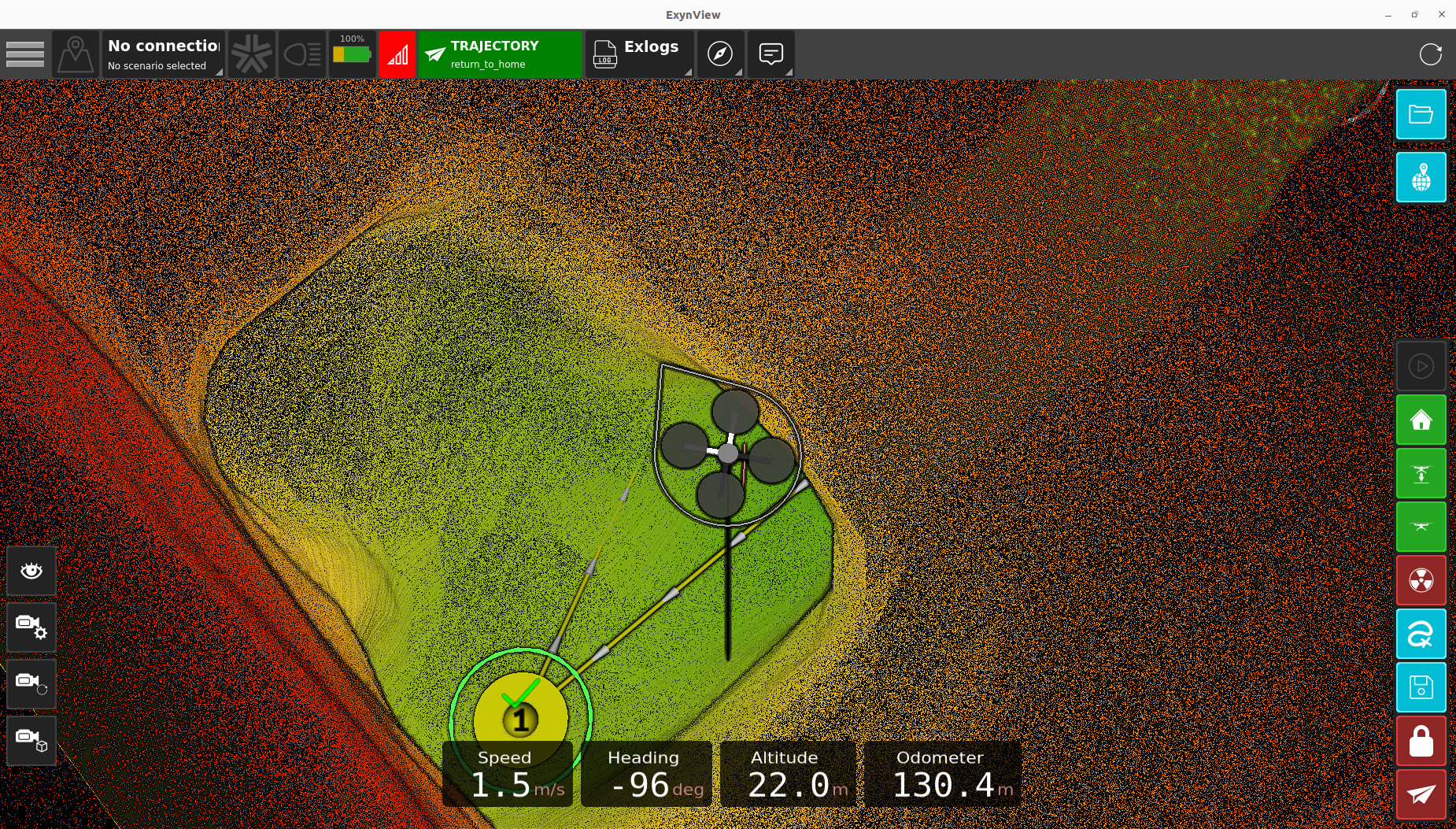Open the compass dropdown
The height and width of the screenshot is (829, 1456).
[720, 54]
